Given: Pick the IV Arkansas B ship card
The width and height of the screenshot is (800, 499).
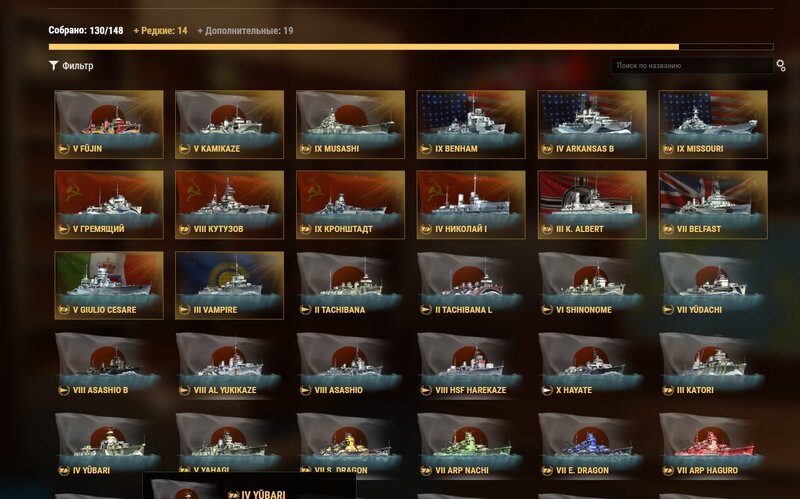Looking at the screenshot, I should (592, 124).
